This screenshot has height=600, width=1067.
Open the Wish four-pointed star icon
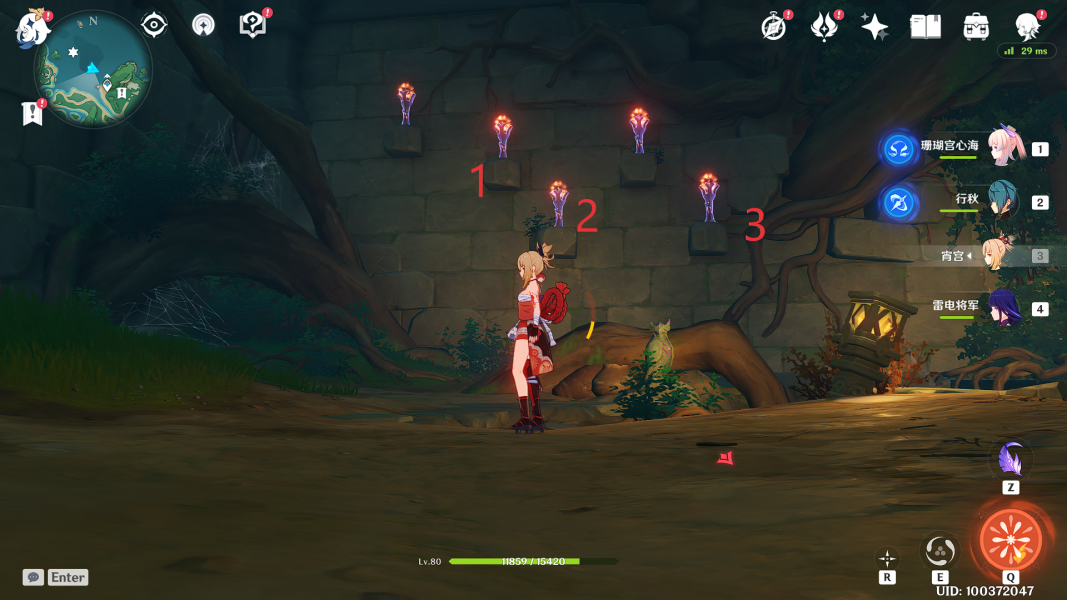(875, 27)
